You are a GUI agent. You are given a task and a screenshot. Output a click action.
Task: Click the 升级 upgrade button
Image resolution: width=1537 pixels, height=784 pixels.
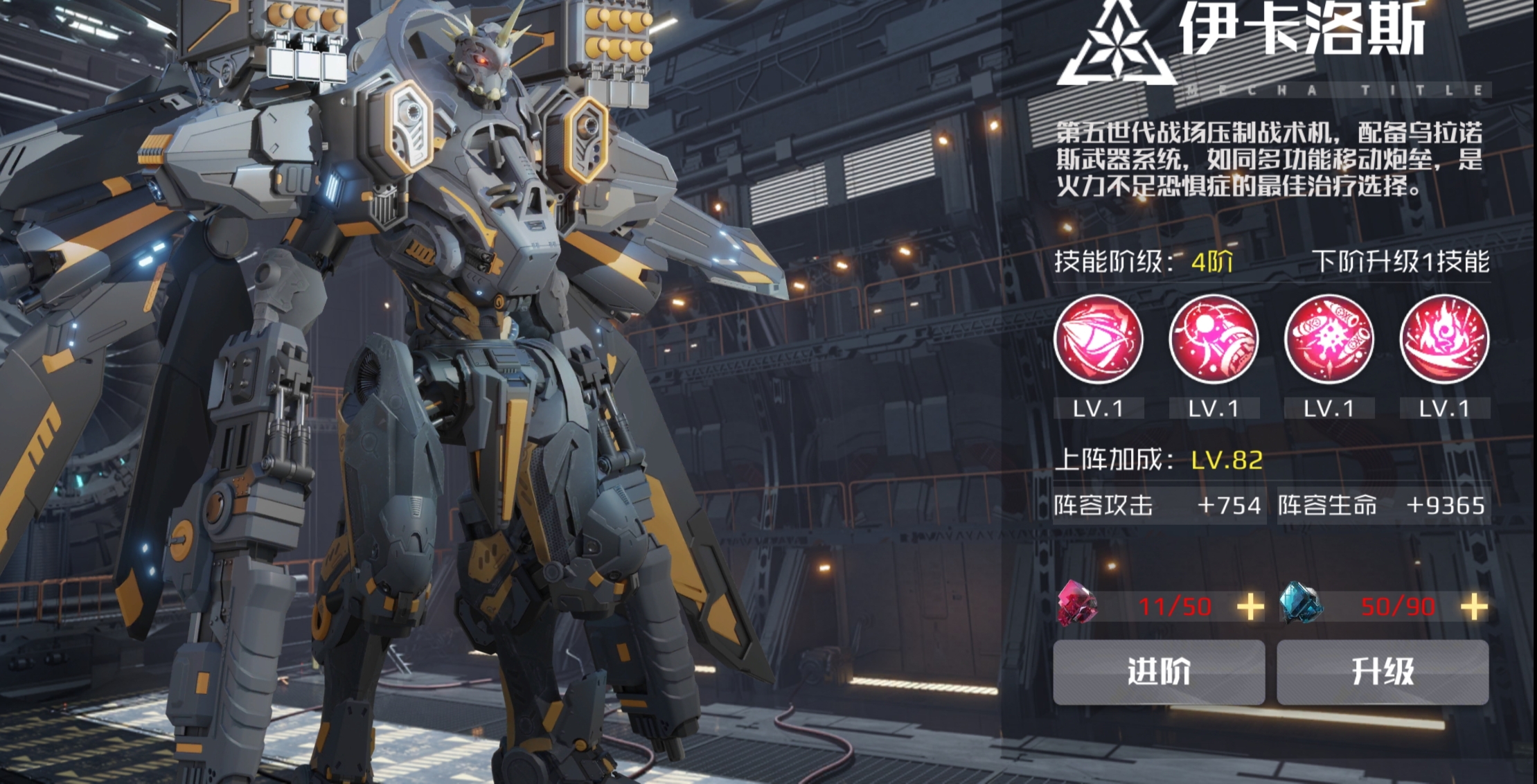[1382, 672]
